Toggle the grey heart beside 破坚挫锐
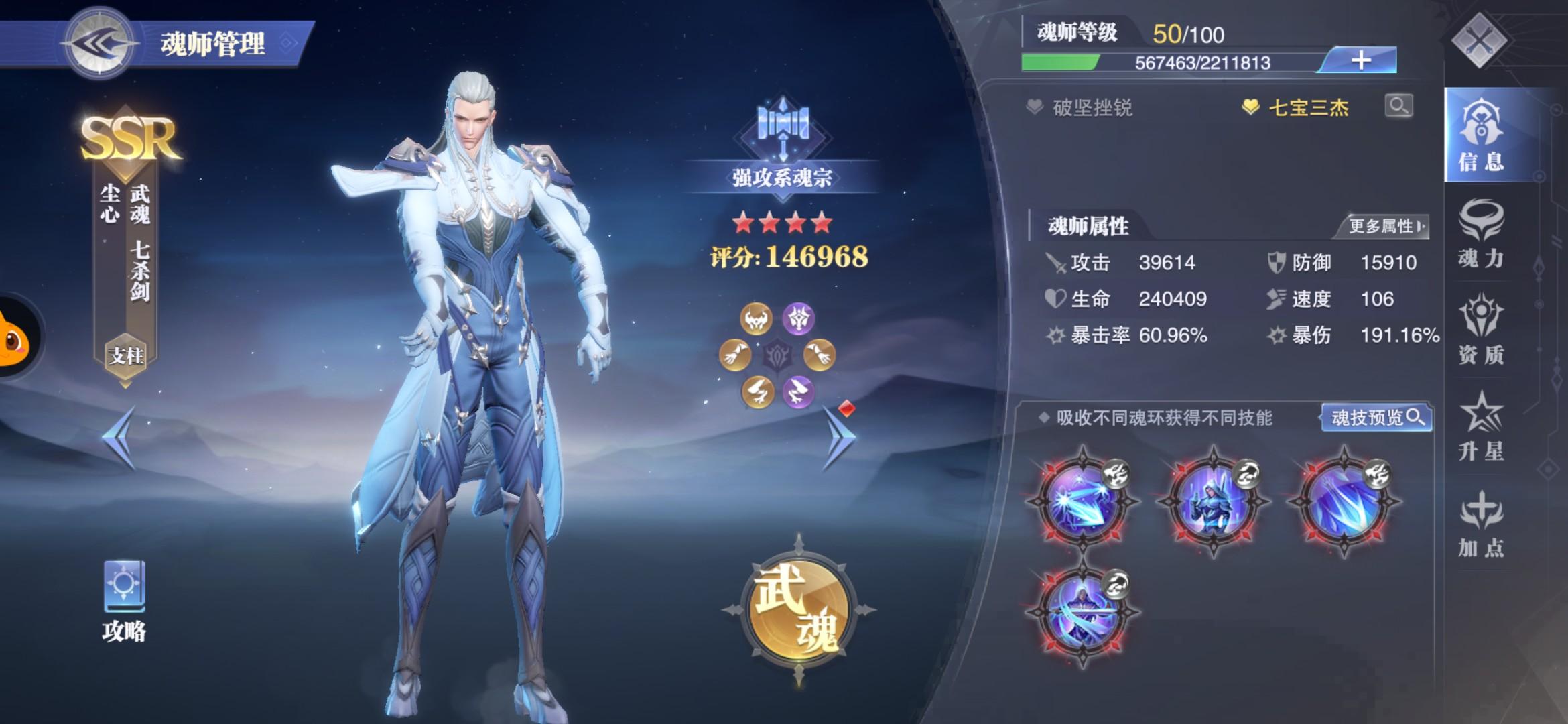Viewport: 1568px width, 724px height. point(1037,107)
